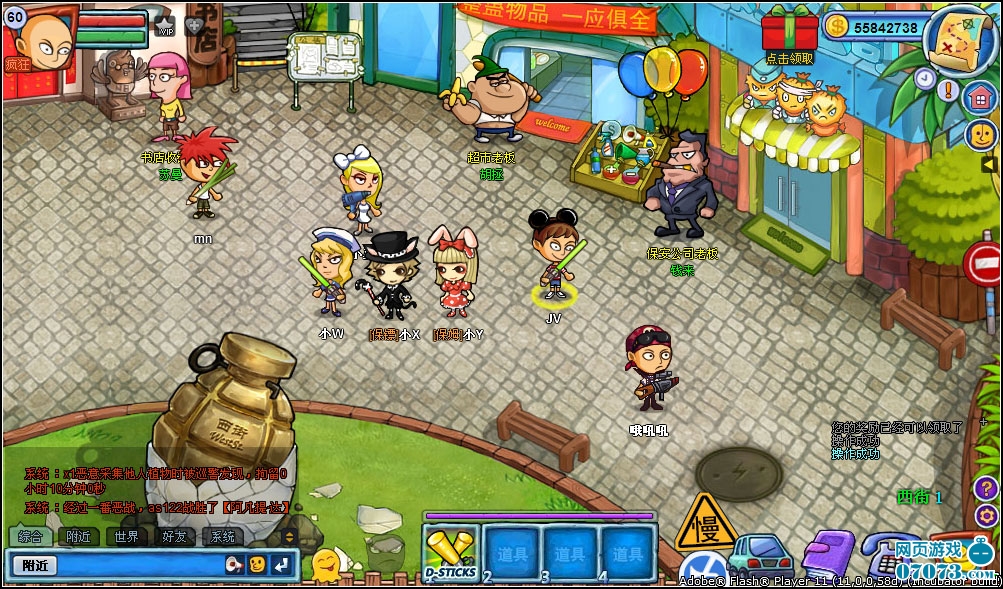This screenshot has width=1003, height=589.
Task: Switch to the 世界 chat tab
Action: [126, 536]
